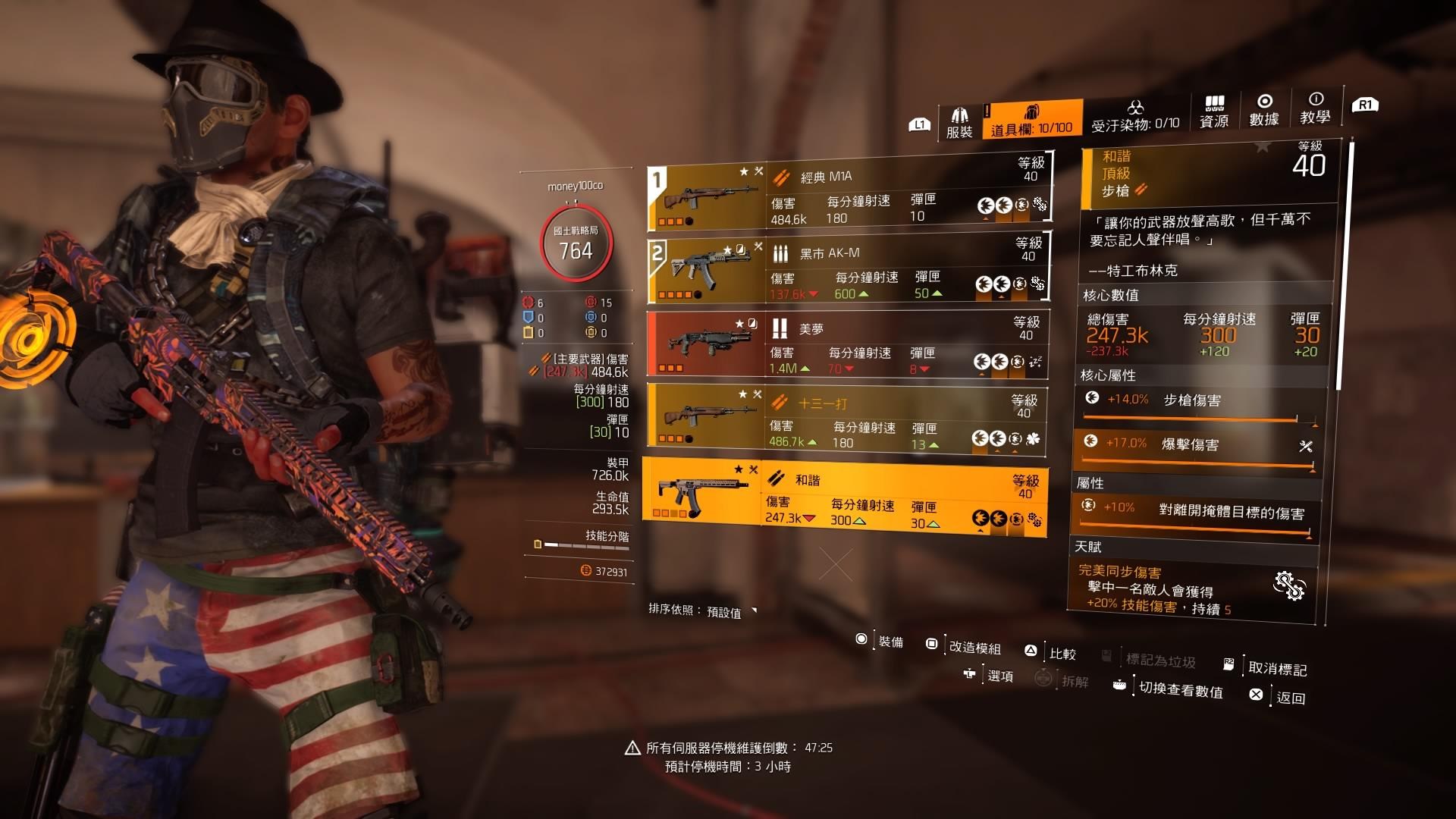Viewport: 1456px width, 819px height.
Task: Open the 道具欄 inventory tab
Action: click(1031, 121)
